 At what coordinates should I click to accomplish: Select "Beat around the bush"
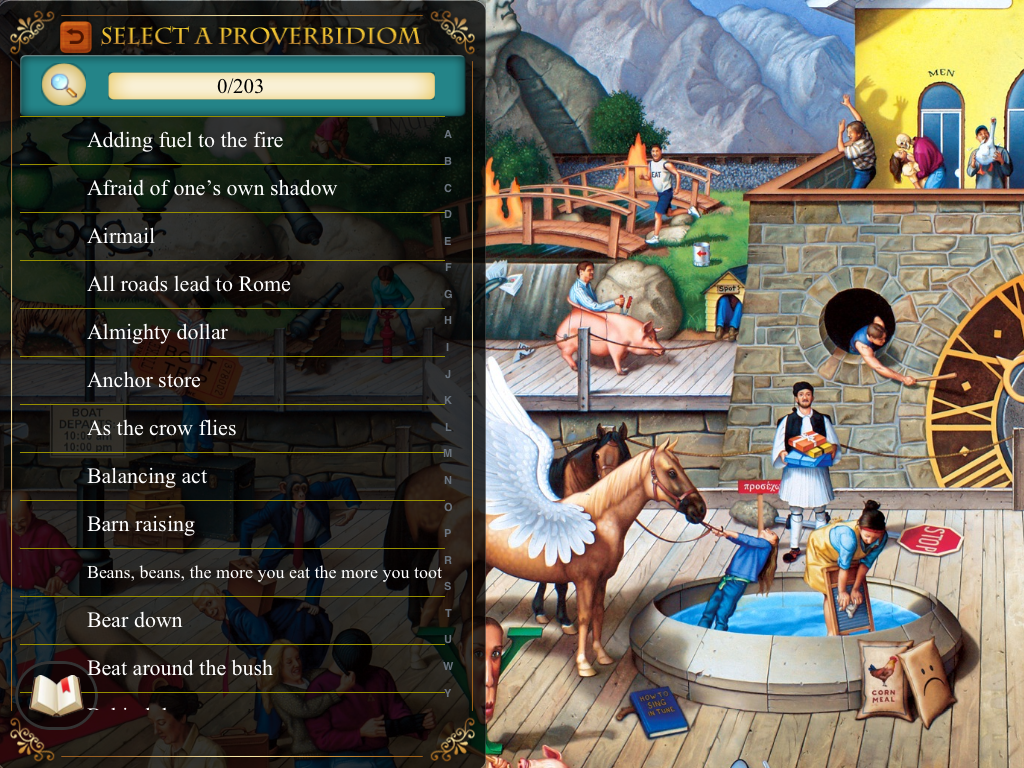point(180,669)
